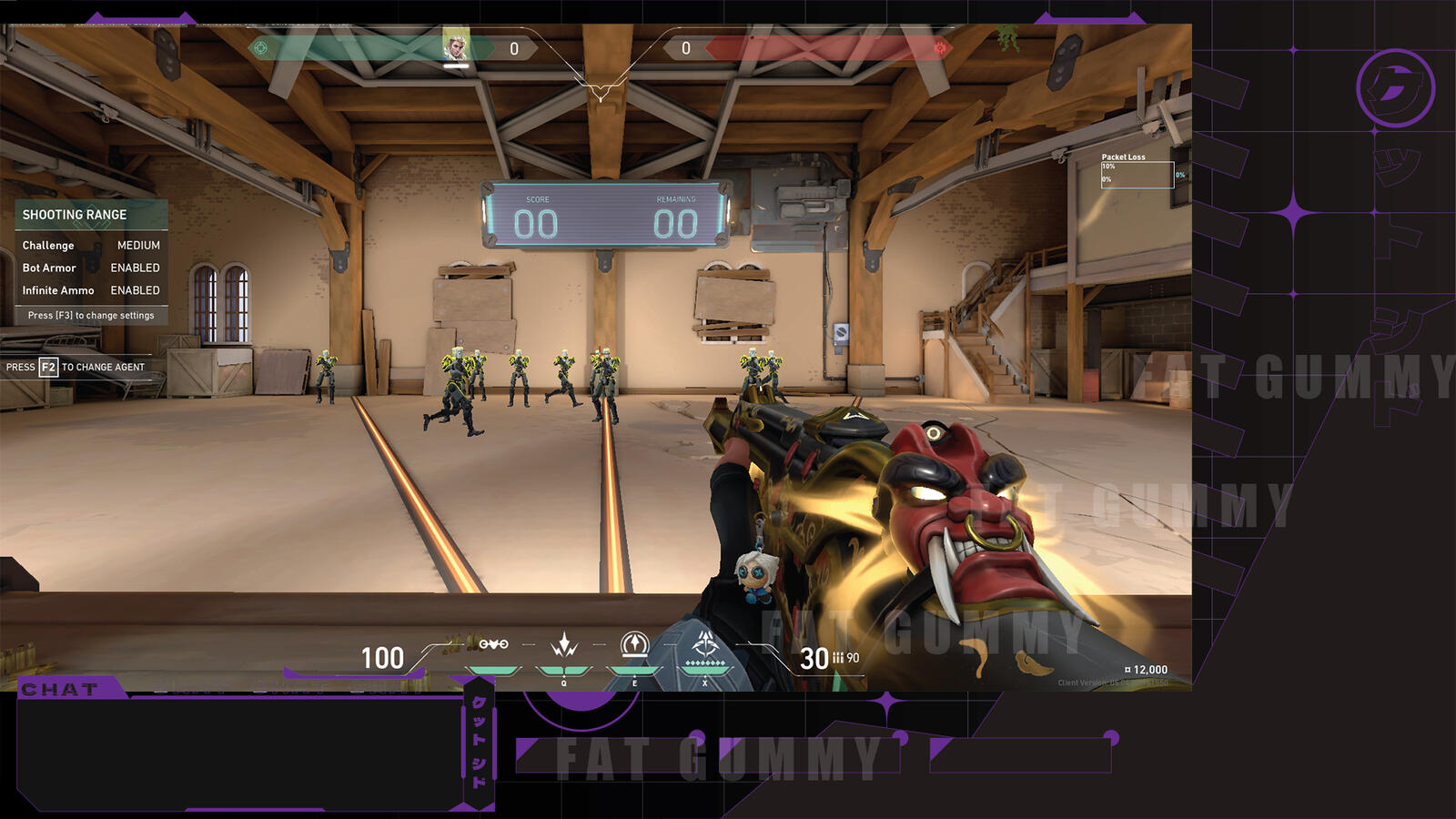Open the stream overlay chat box
Viewport: 1456px width, 819px height.
point(238,753)
